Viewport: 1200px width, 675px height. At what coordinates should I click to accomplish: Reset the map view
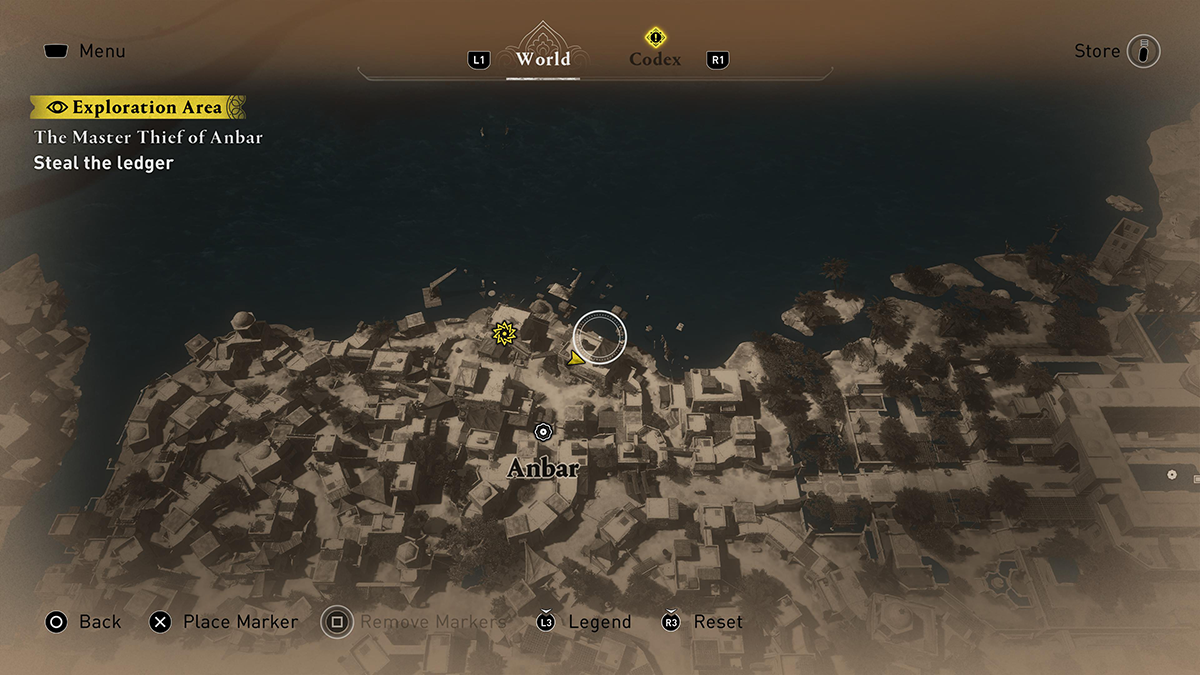coord(704,622)
